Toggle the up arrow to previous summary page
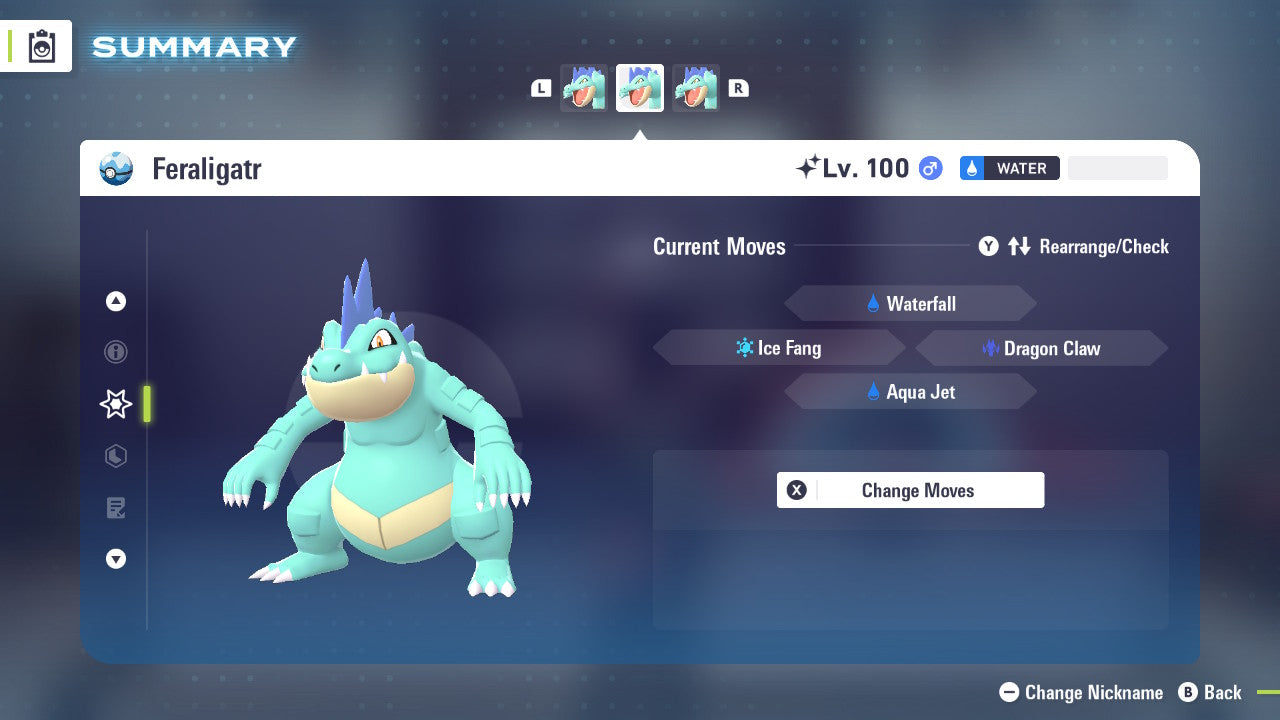1280x720 pixels. [115, 301]
